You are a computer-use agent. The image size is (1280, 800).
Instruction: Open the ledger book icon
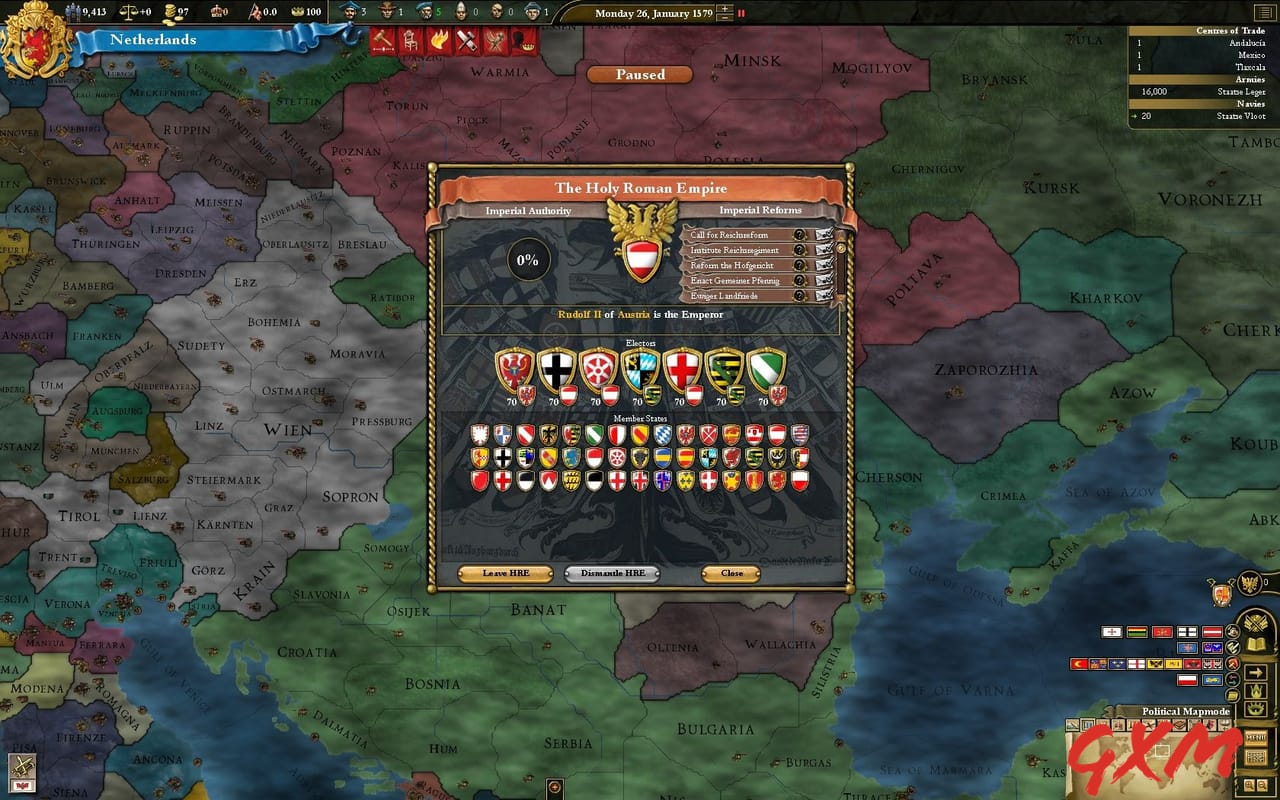(x=1256, y=643)
